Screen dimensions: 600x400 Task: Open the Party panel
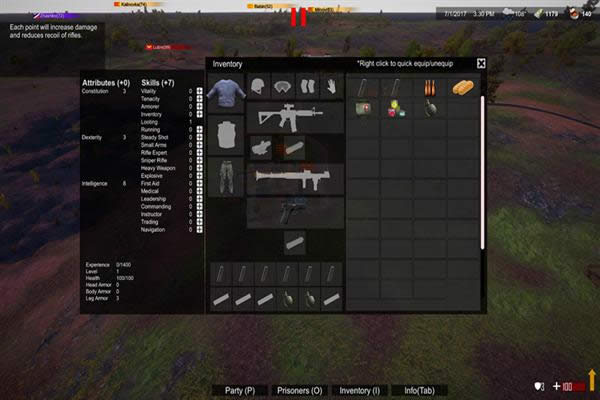(240, 390)
